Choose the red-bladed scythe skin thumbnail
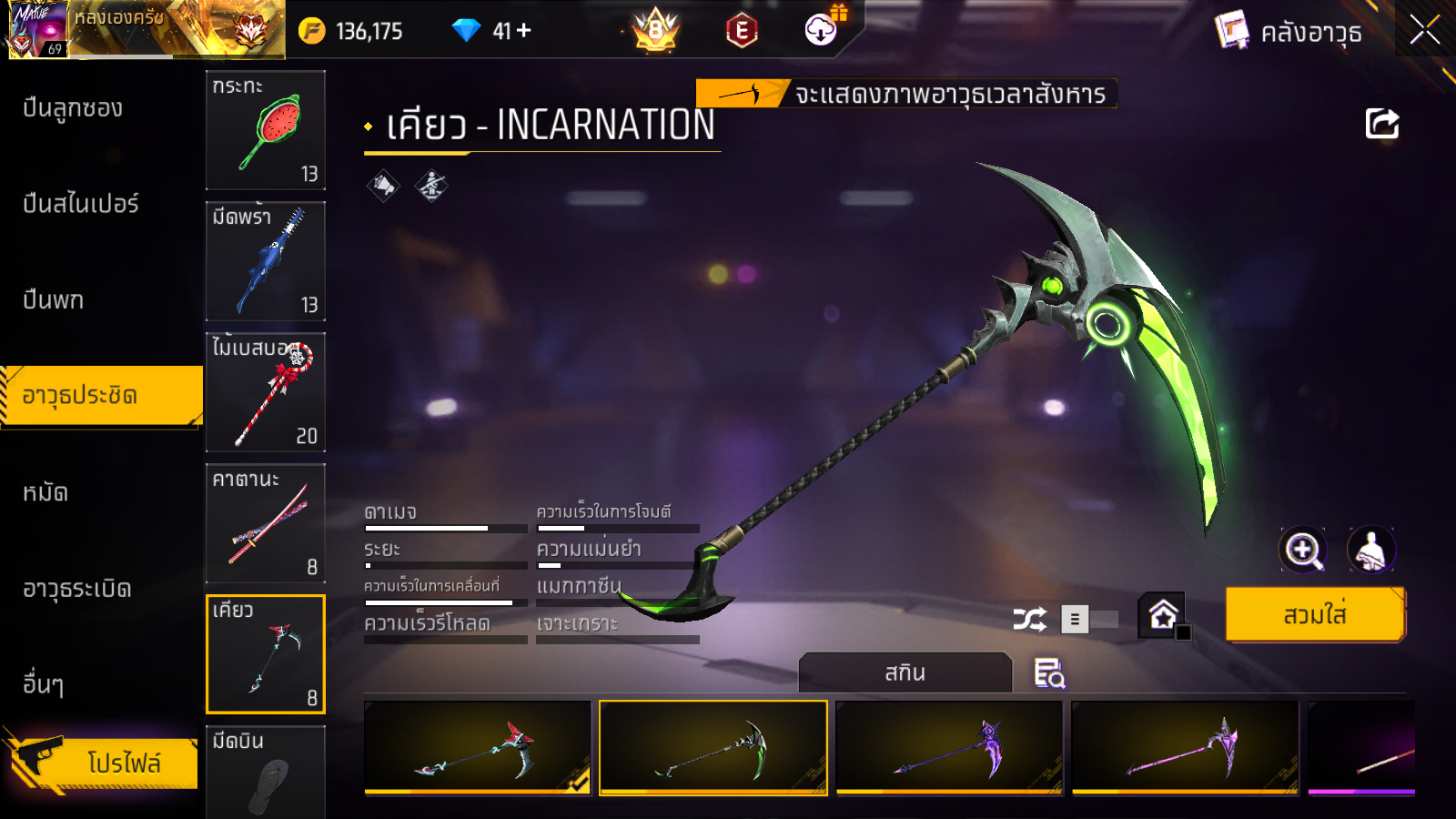The image size is (1456, 819). 477,748
